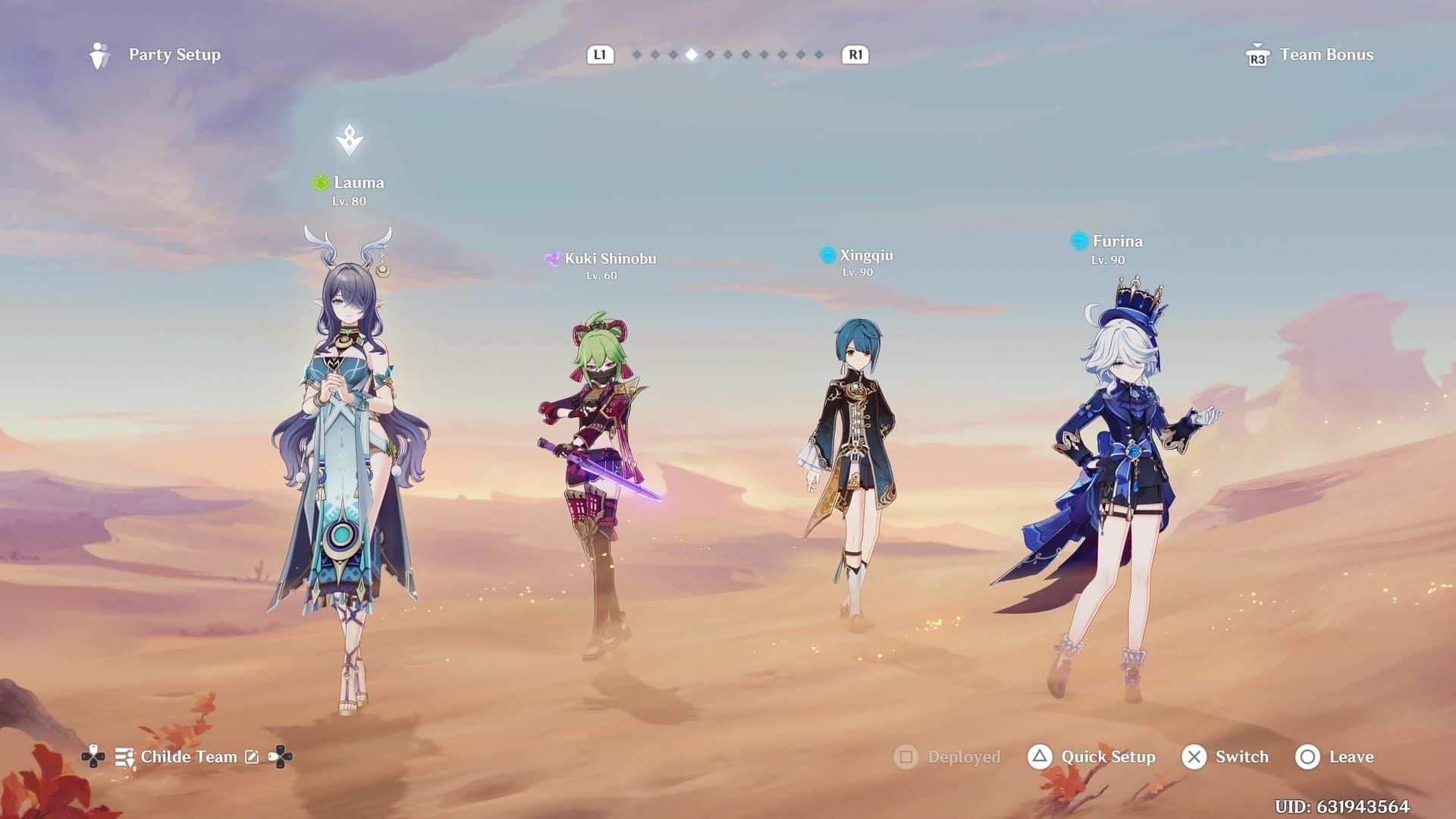Image resolution: width=1456 pixels, height=819 pixels.
Task: Select Lauma's Dendro element icon
Action: coord(320,182)
